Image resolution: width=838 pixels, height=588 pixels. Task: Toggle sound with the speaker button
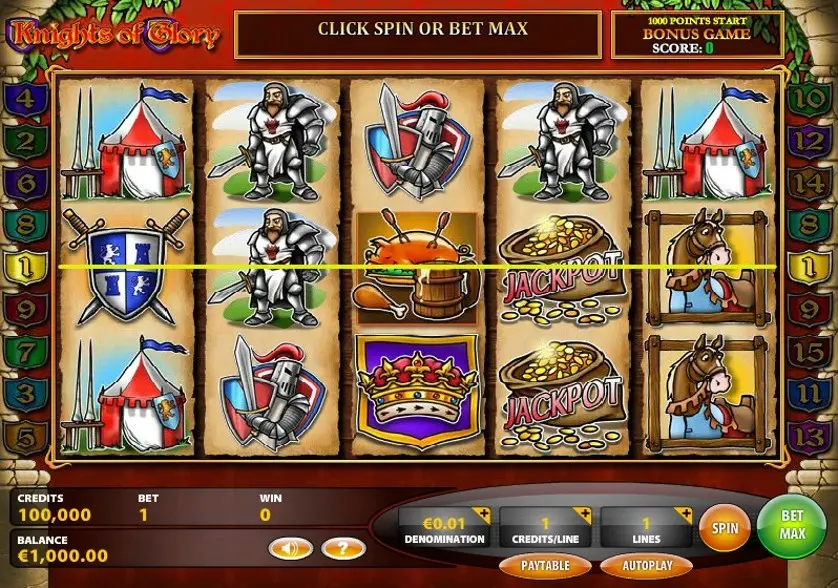[x=290, y=548]
